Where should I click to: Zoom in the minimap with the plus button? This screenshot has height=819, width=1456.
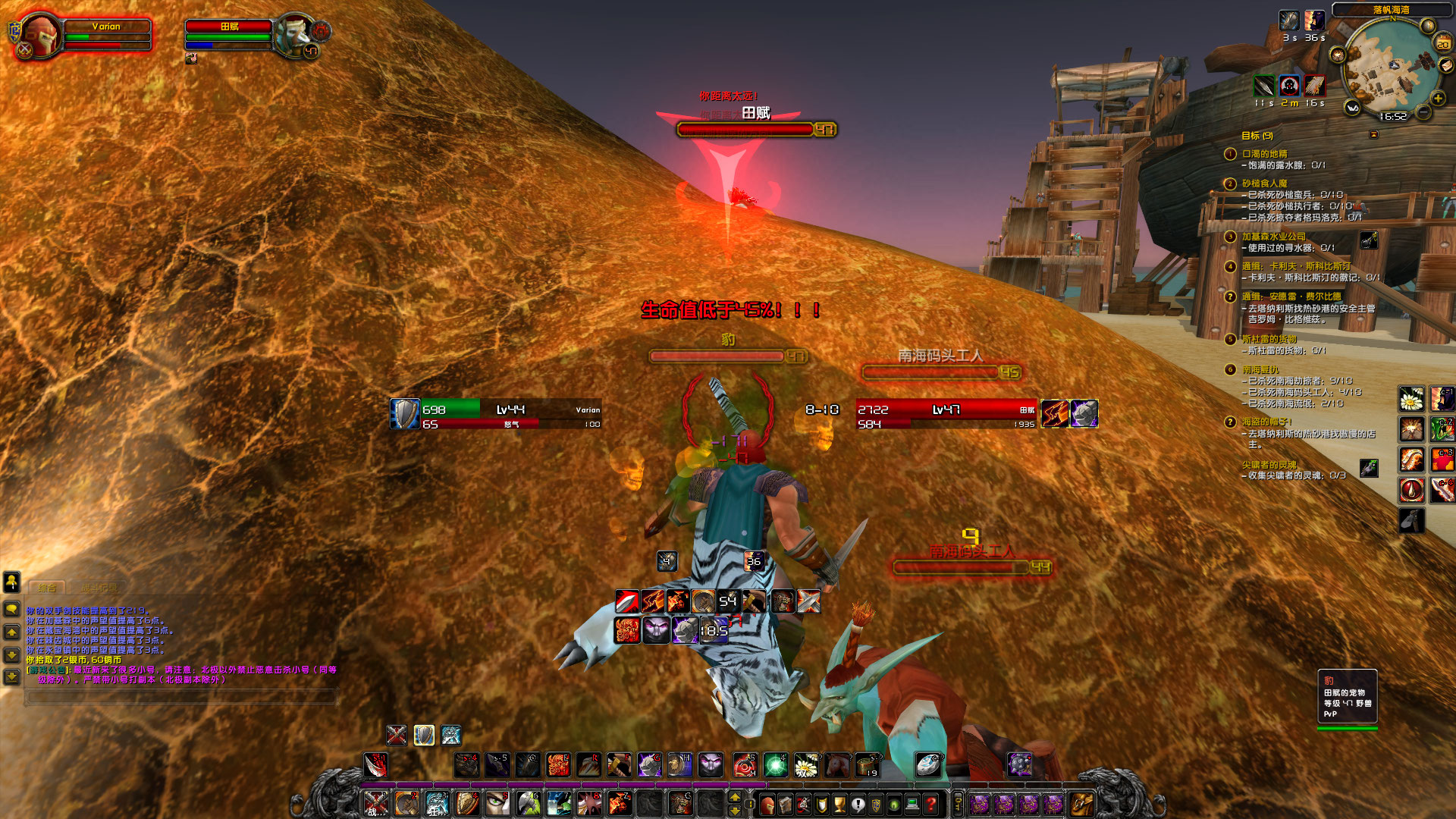1437,97
